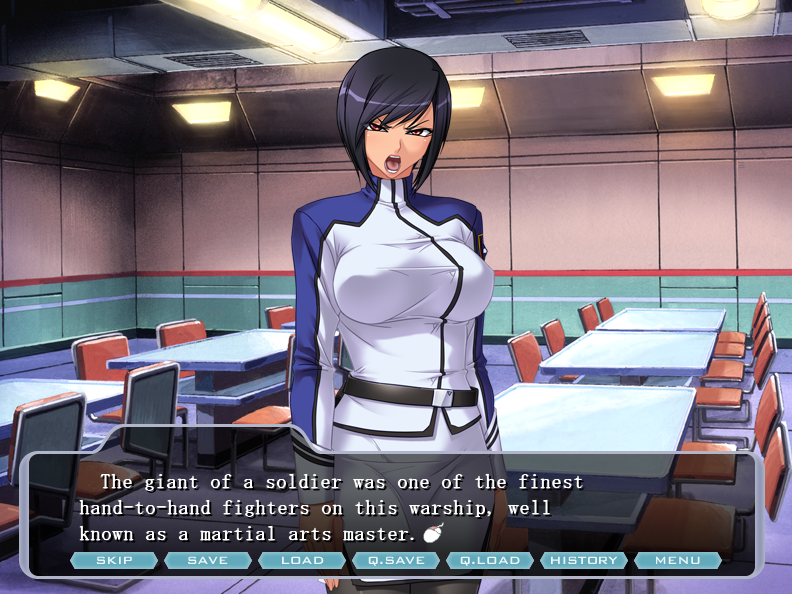Image resolution: width=792 pixels, height=594 pixels.
Task: Open the MENU button
Action: coord(678,560)
